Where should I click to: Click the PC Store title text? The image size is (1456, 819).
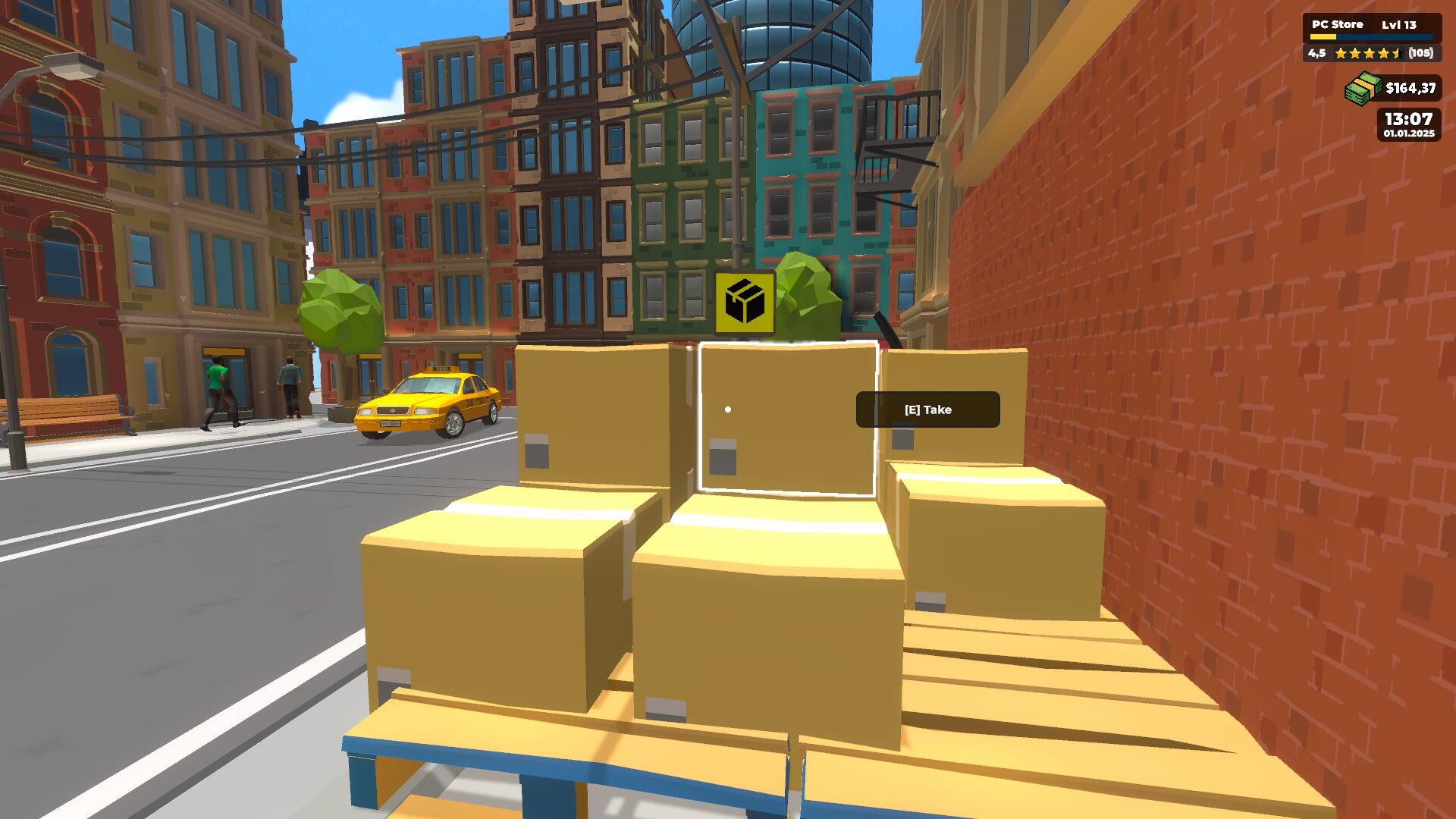(x=1336, y=24)
